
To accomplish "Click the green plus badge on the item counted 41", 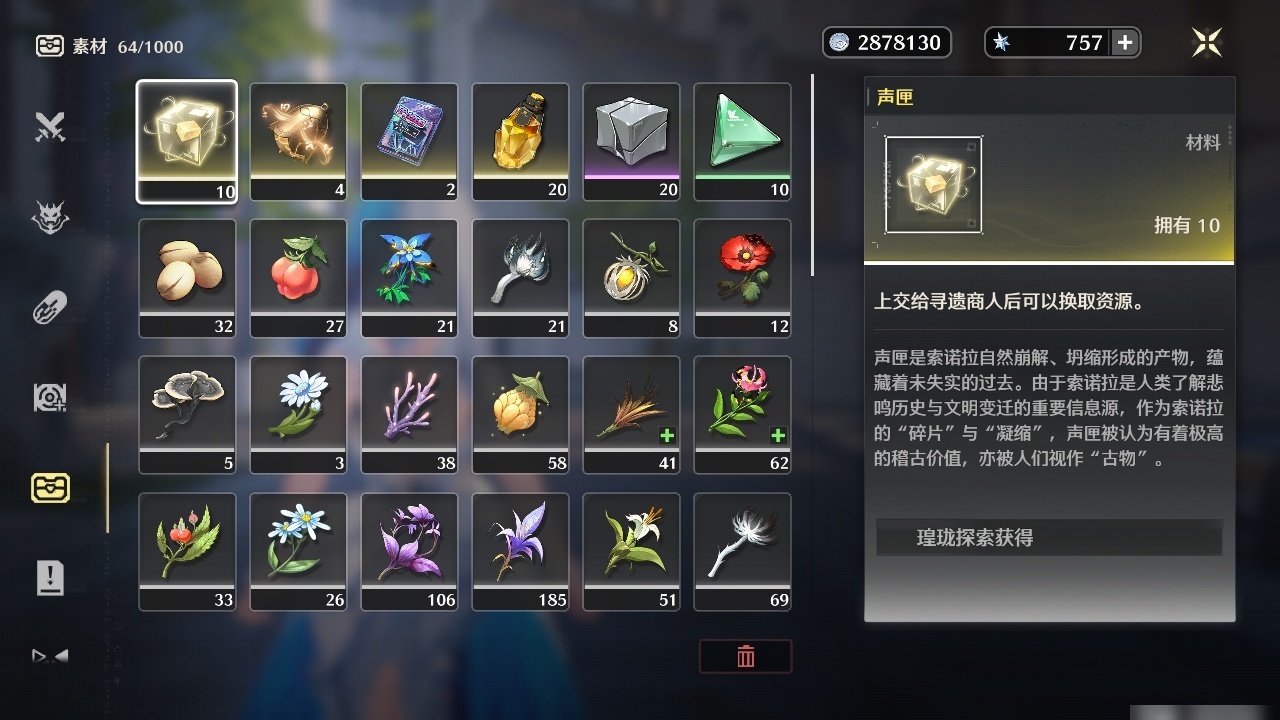I will click(666, 437).
